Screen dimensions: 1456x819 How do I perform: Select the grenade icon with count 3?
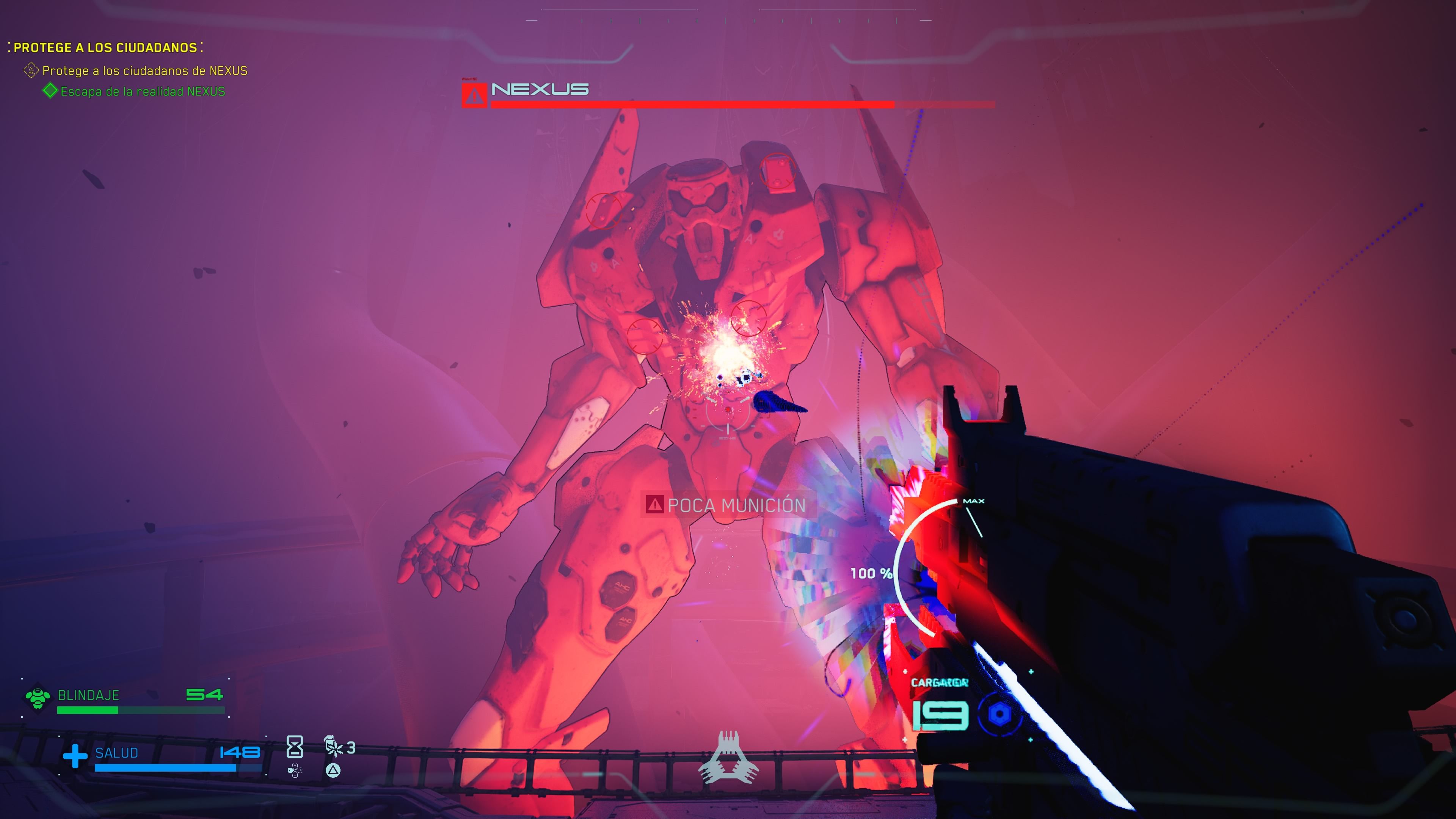334,747
